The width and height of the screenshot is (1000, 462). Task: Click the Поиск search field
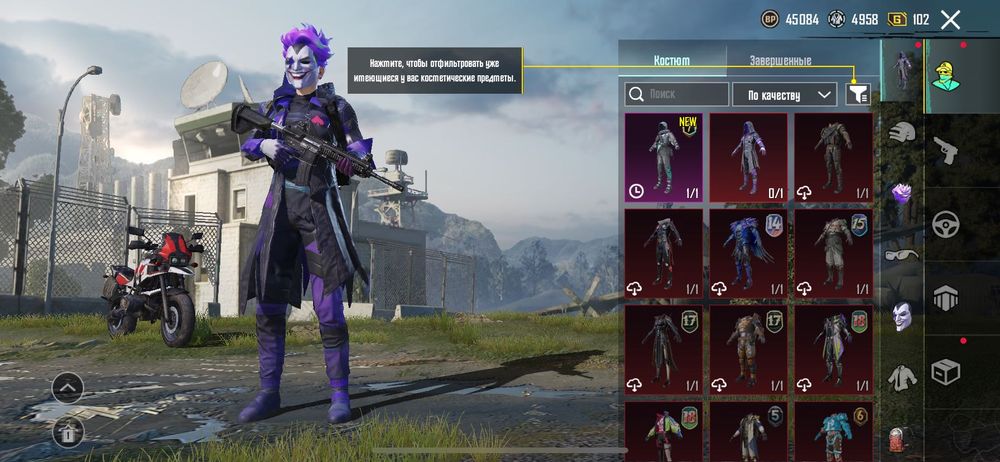point(677,94)
